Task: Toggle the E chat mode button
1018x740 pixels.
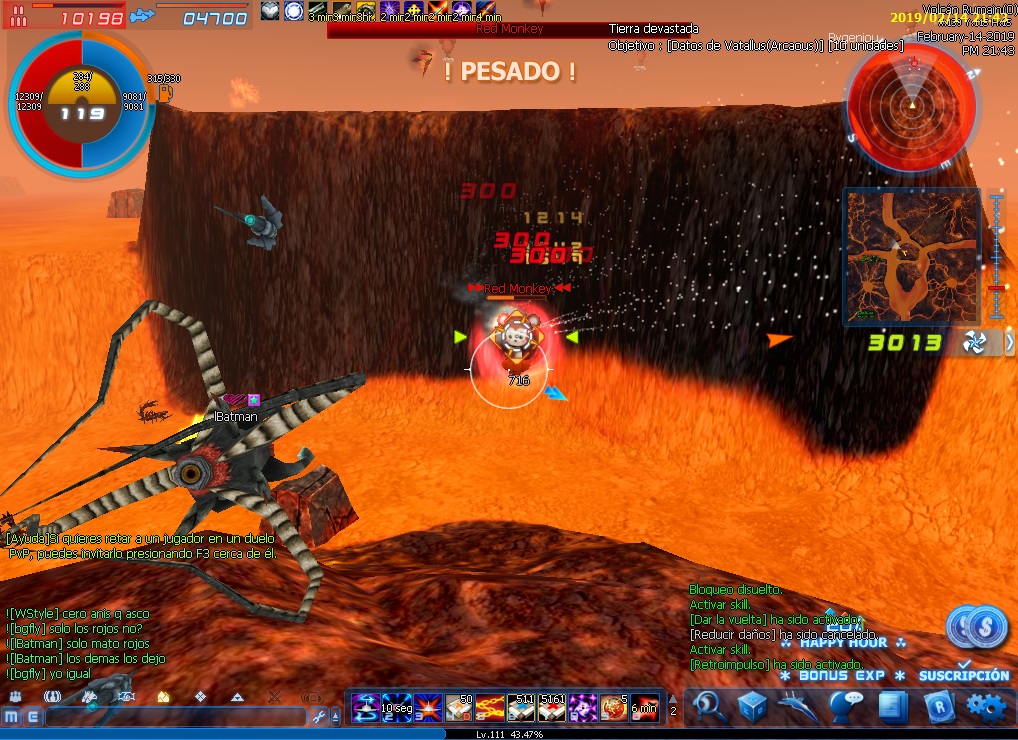Action: pos(34,717)
